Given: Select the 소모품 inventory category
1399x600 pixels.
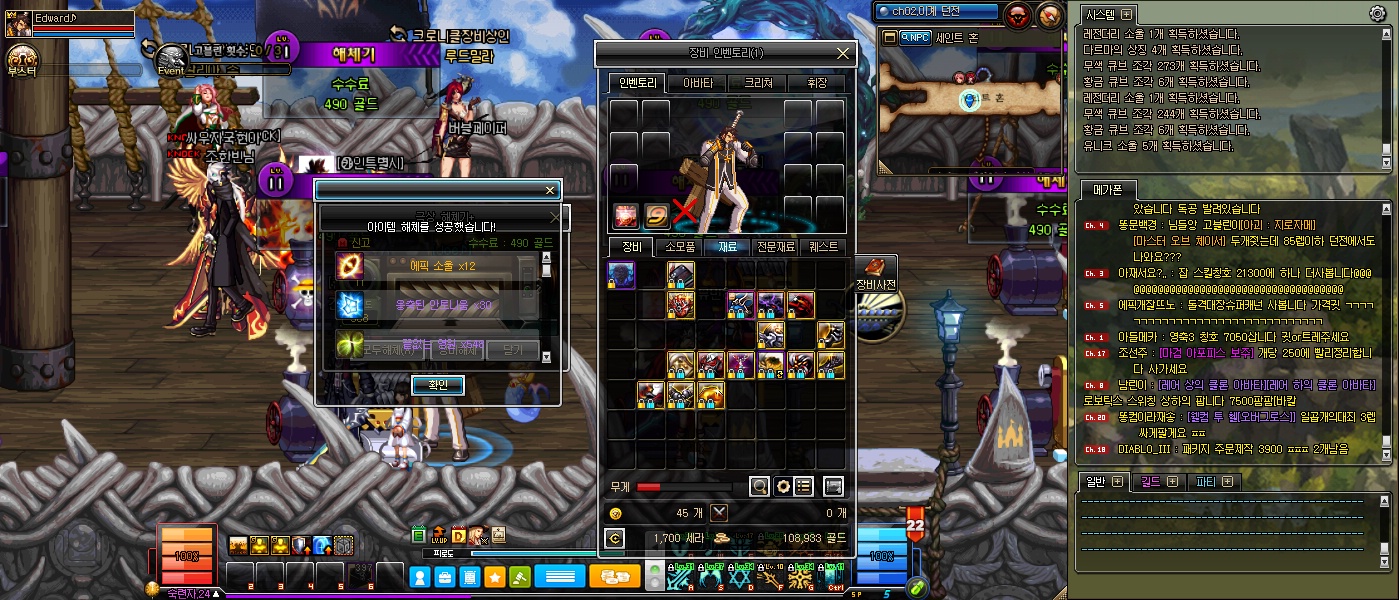Looking at the screenshot, I should [680, 246].
